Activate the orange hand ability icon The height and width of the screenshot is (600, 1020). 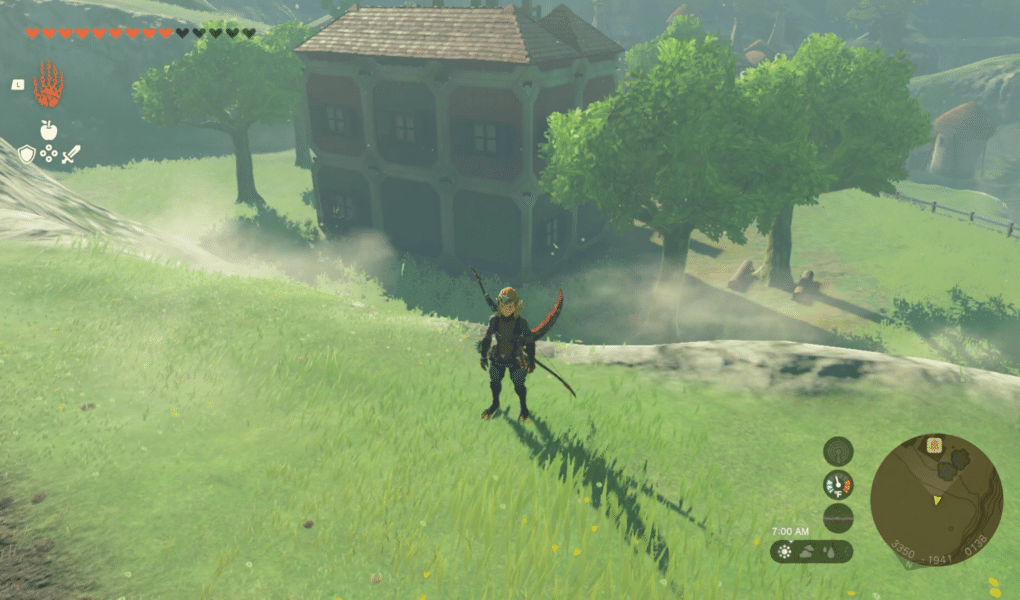point(47,84)
